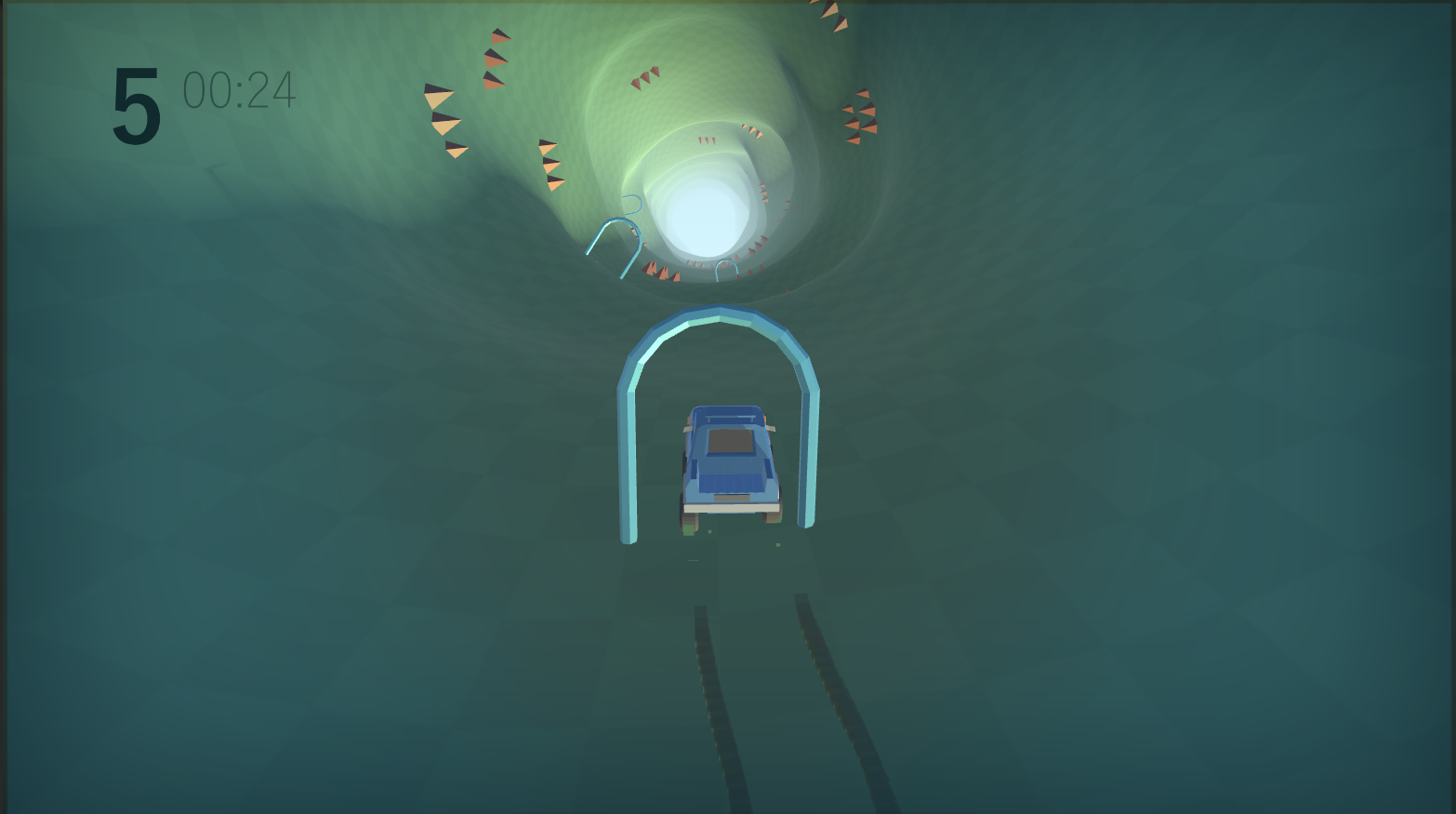1456x814 pixels.
Task: Select the car's front left wheel
Action: click(x=689, y=519)
